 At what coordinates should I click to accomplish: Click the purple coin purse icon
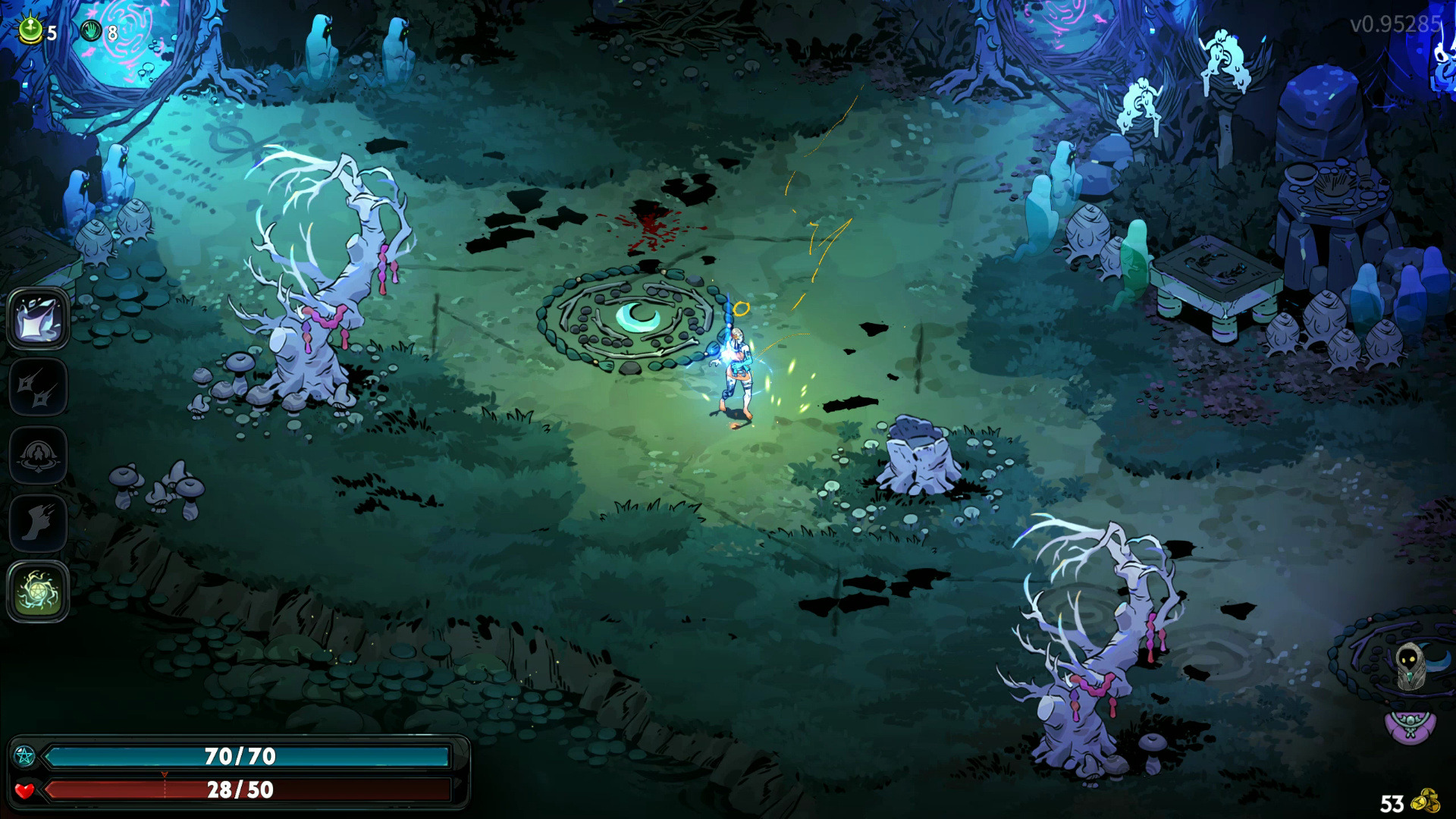click(x=1410, y=726)
